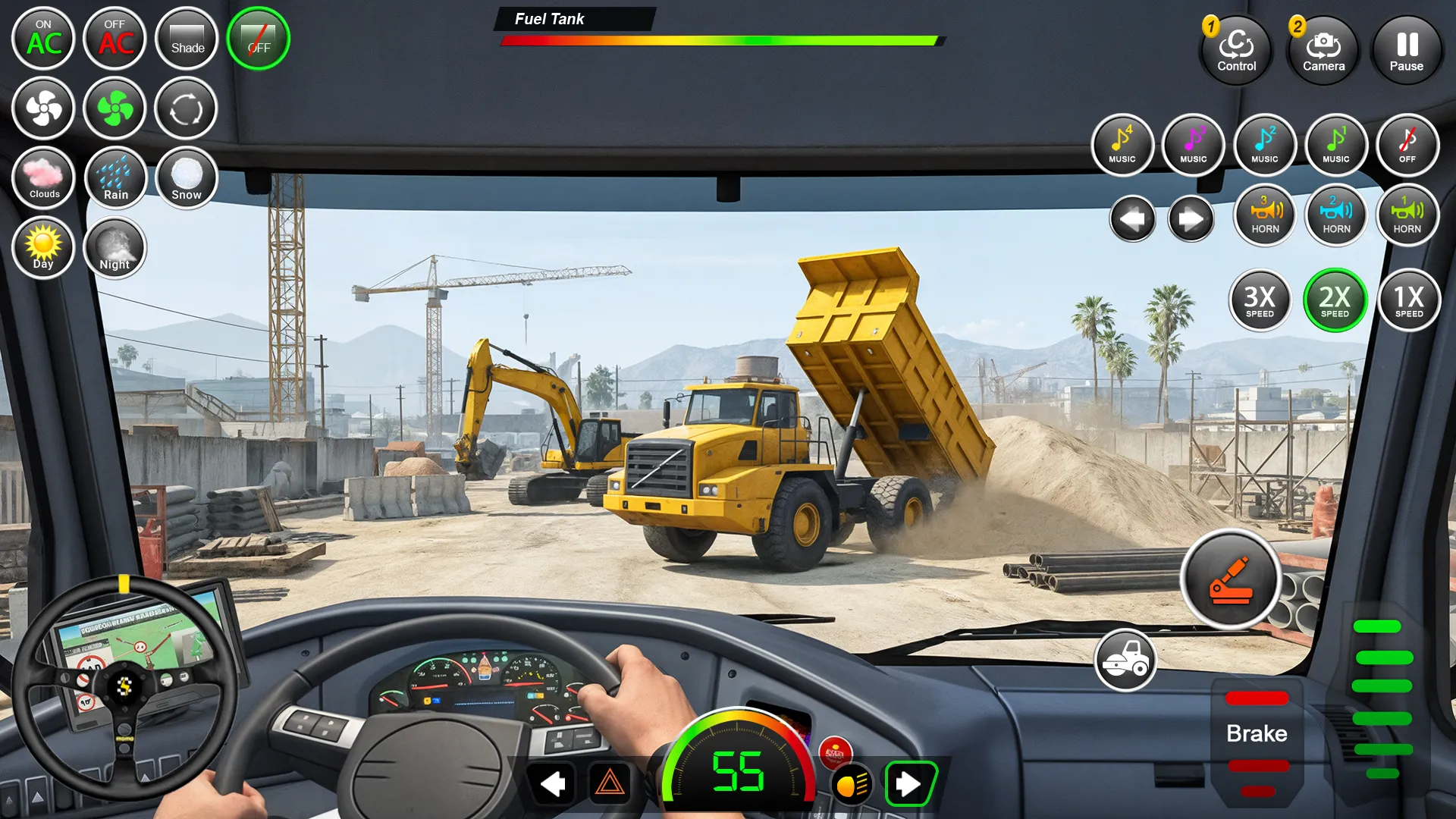Switch weather to Night mode

click(115, 248)
